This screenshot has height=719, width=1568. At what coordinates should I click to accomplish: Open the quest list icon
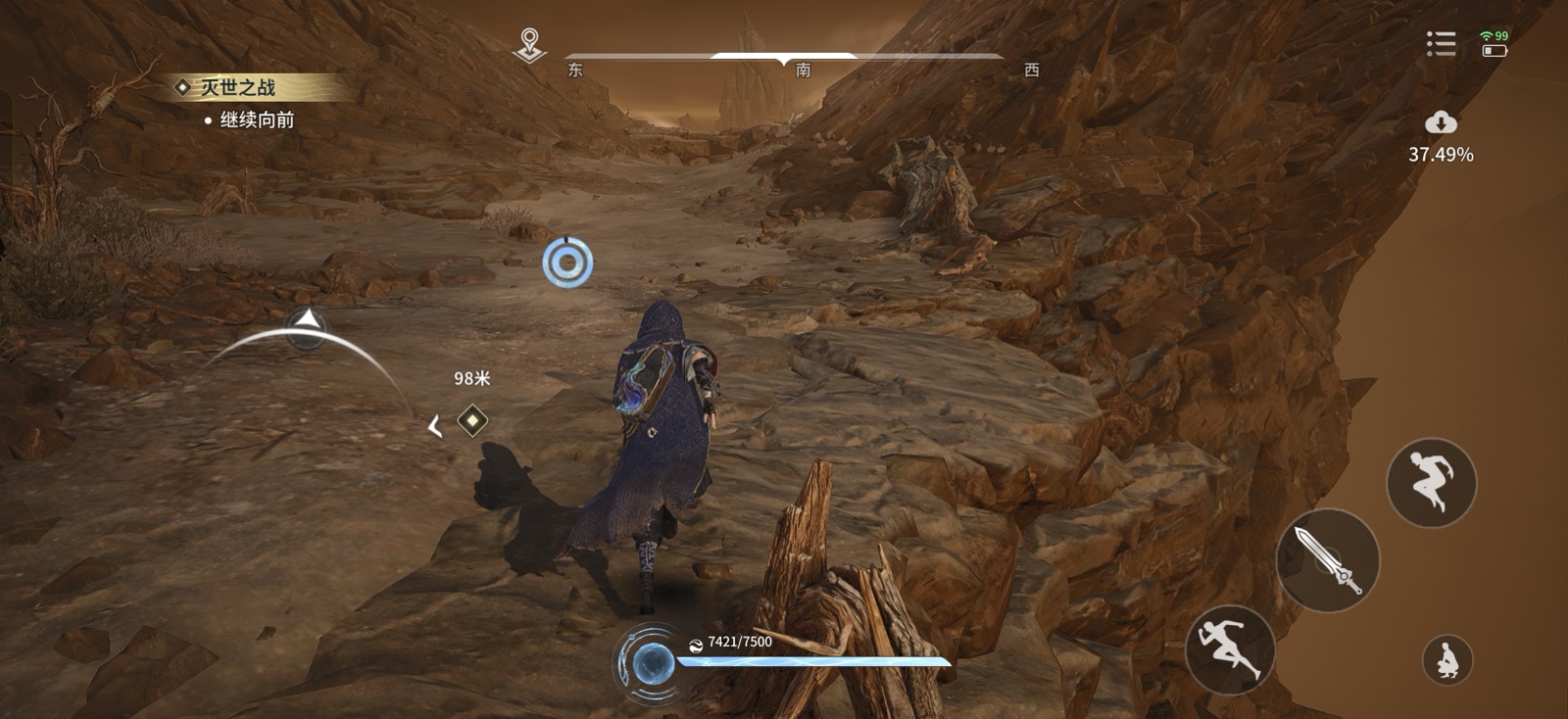point(1441,43)
